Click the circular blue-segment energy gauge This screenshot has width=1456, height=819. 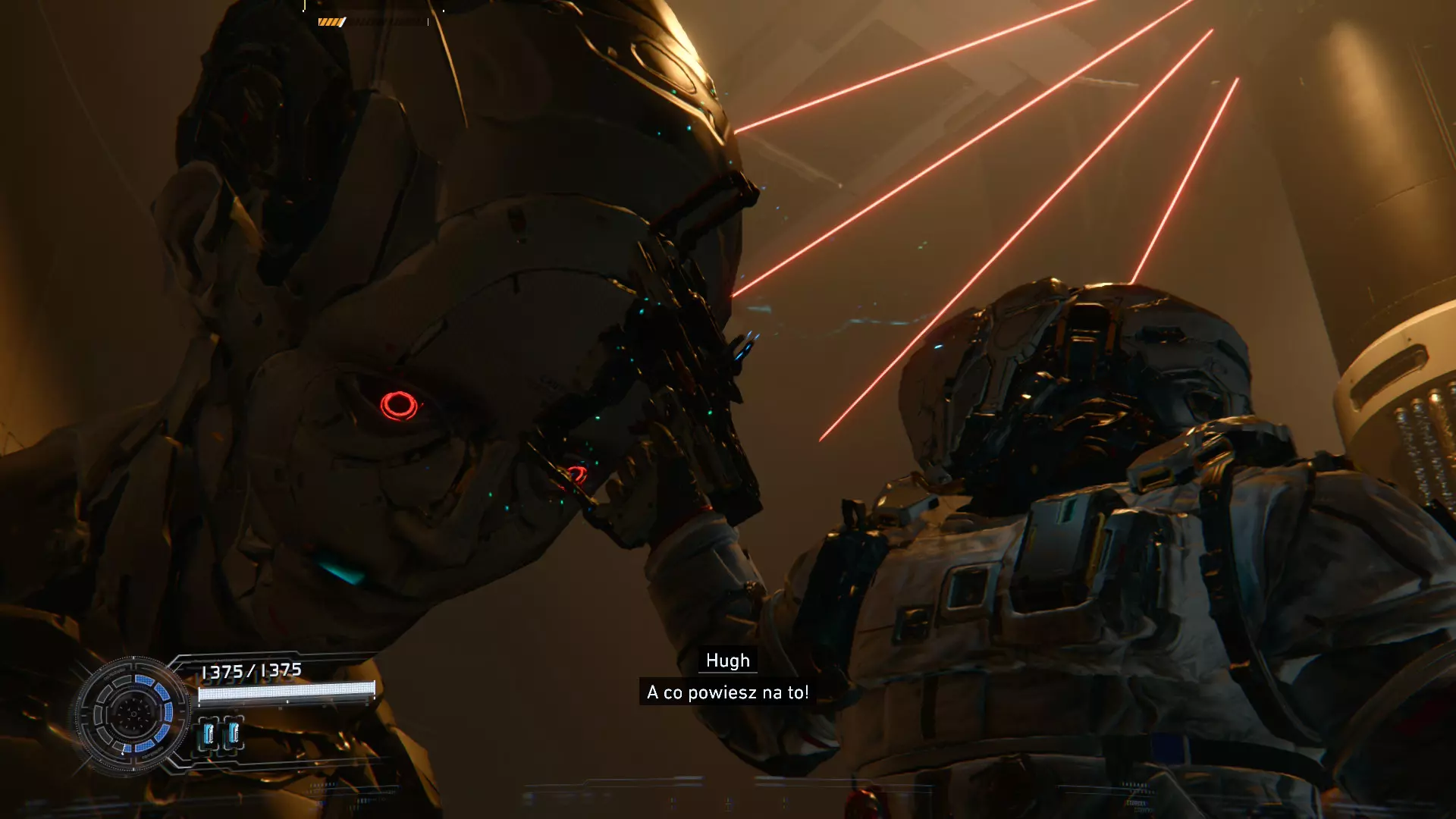[x=133, y=714]
